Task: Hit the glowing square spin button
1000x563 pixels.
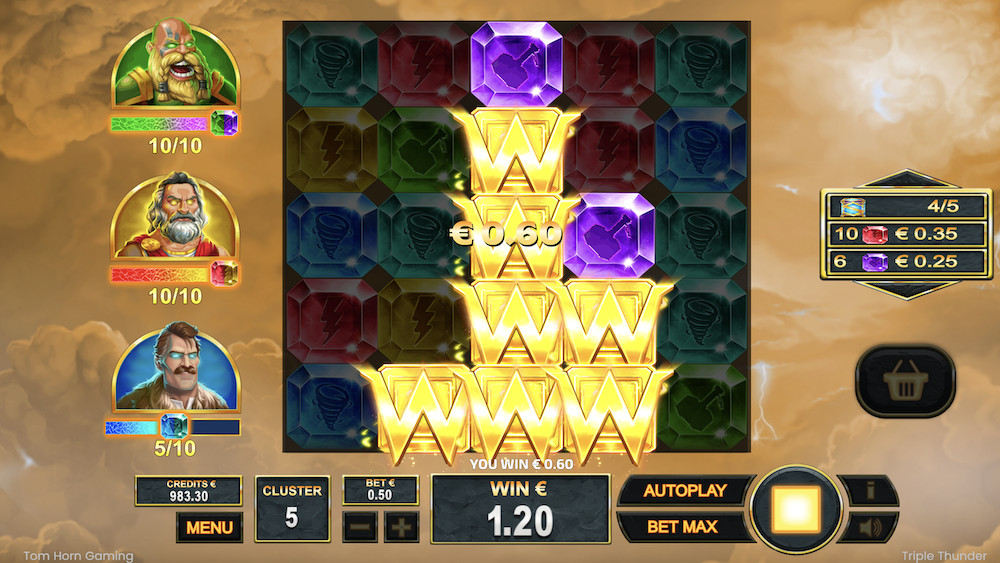Action: point(796,509)
